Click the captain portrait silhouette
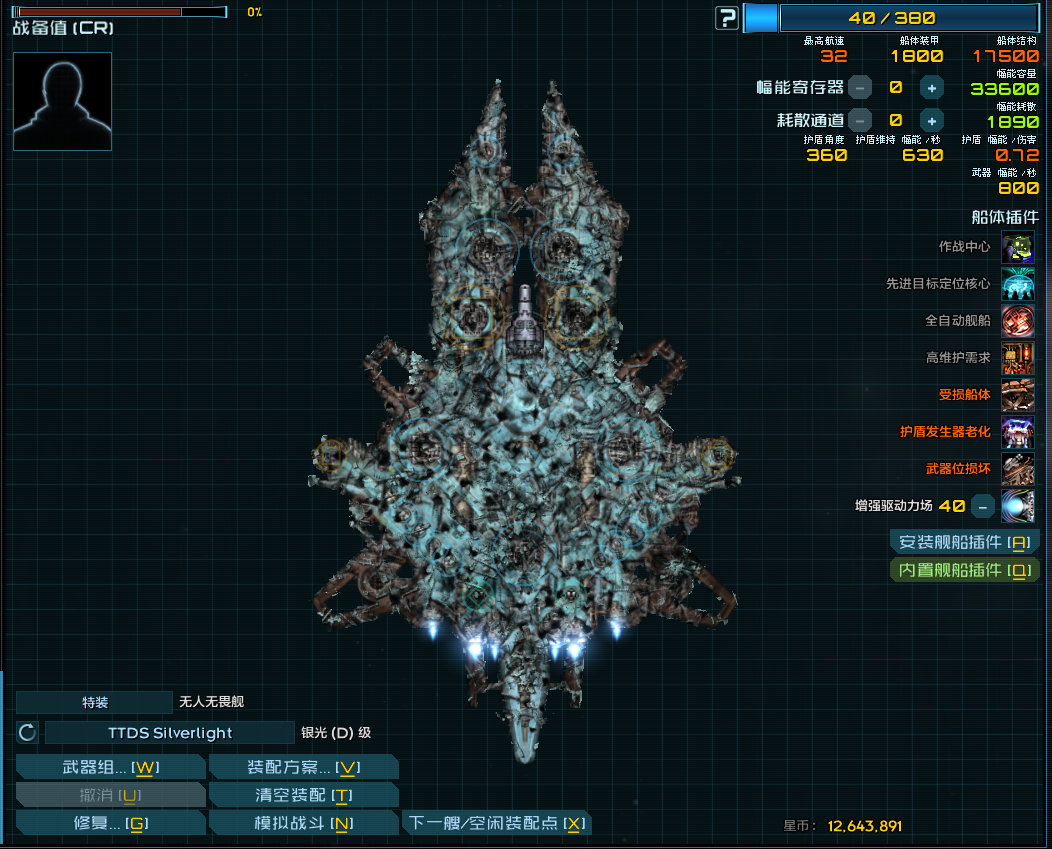 pyautogui.click(x=62, y=101)
